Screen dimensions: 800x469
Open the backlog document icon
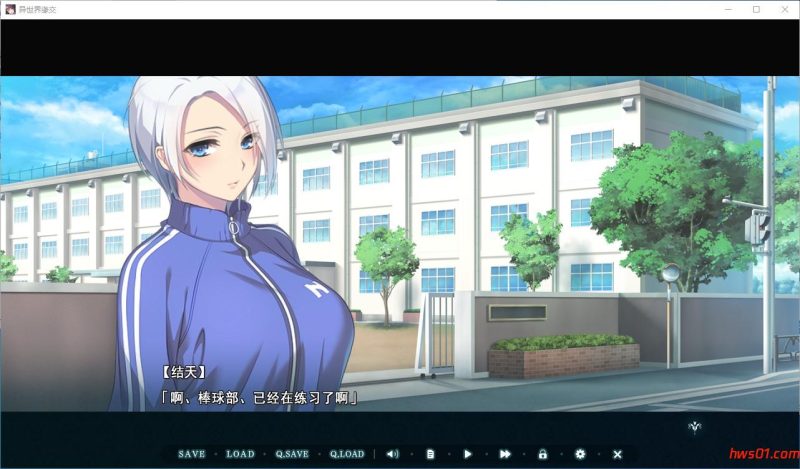tap(430, 454)
